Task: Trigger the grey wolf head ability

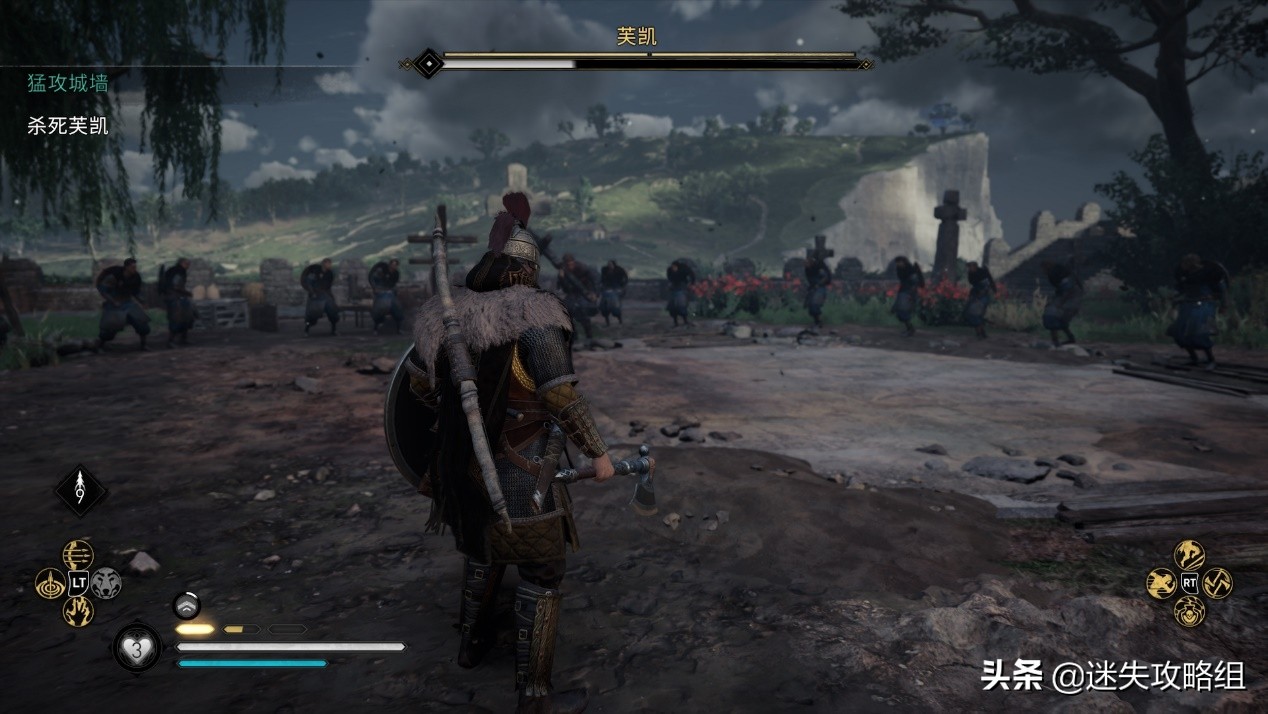Action: click(x=106, y=583)
